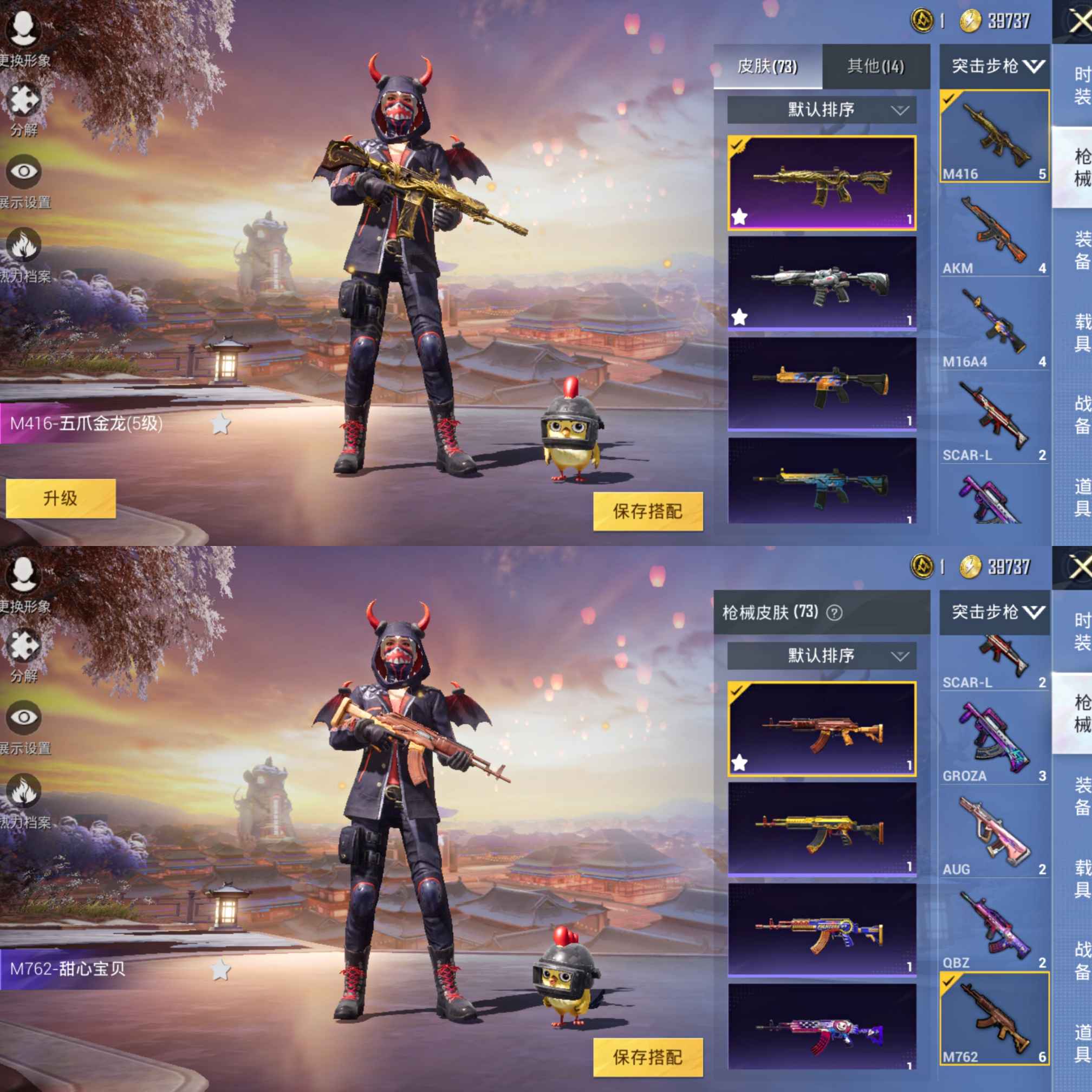Viewport: 1092px width, 1092px height.
Task: Toggle the star next to M762-甜心宝贝
Action: (x=221, y=970)
